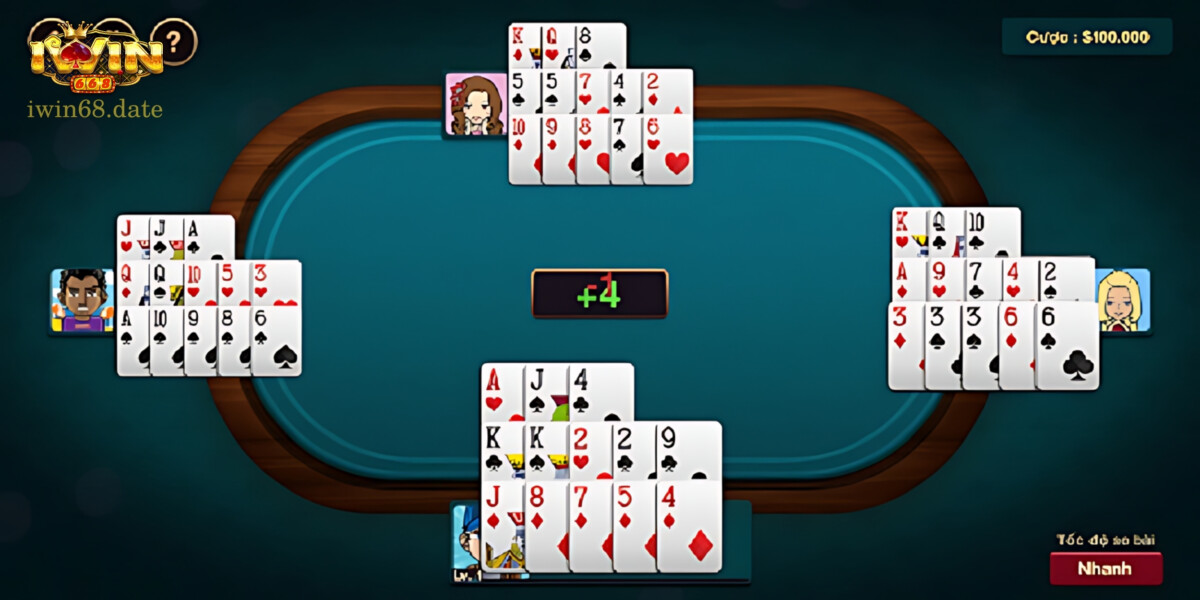This screenshot has width=1200, height=600.
Task: Open the brown-haired woman player avatar
Action: click(476, 104)
